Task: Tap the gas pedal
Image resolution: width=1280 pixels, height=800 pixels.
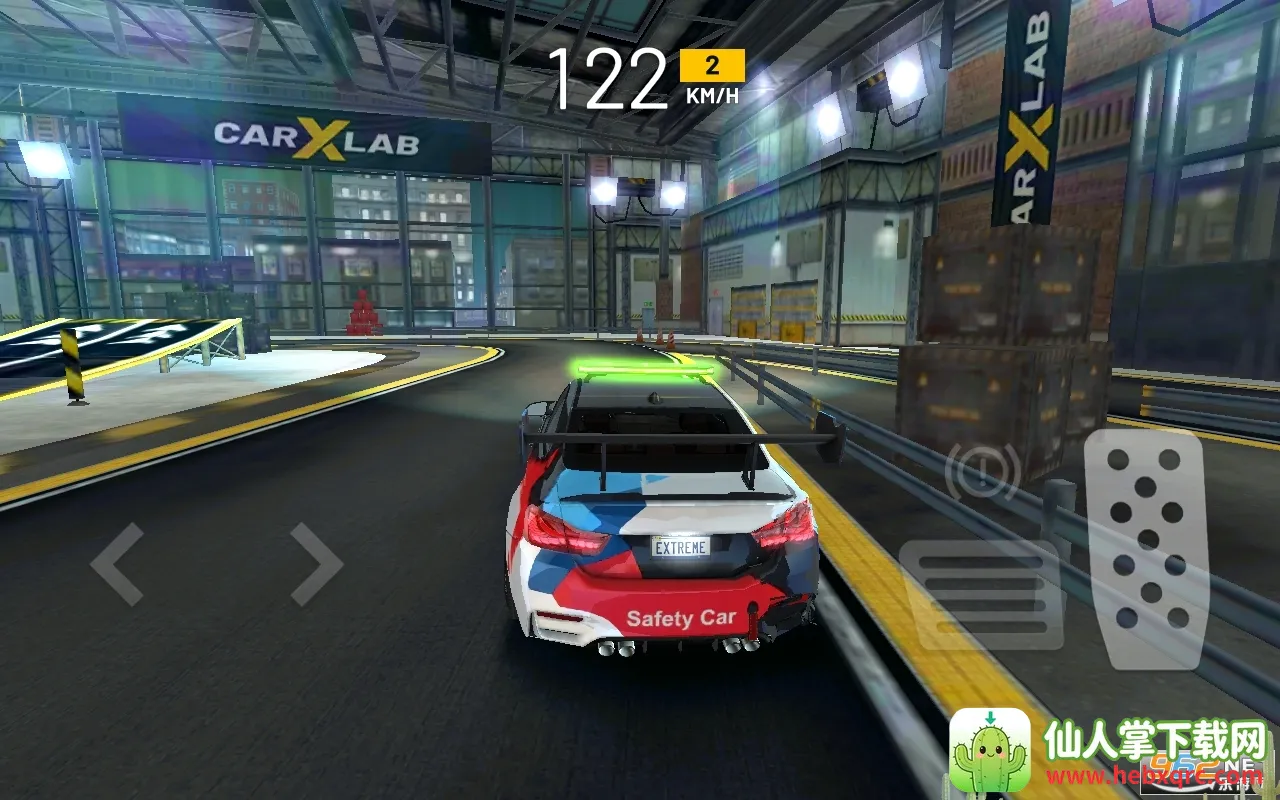Action: coord(1147,548)
